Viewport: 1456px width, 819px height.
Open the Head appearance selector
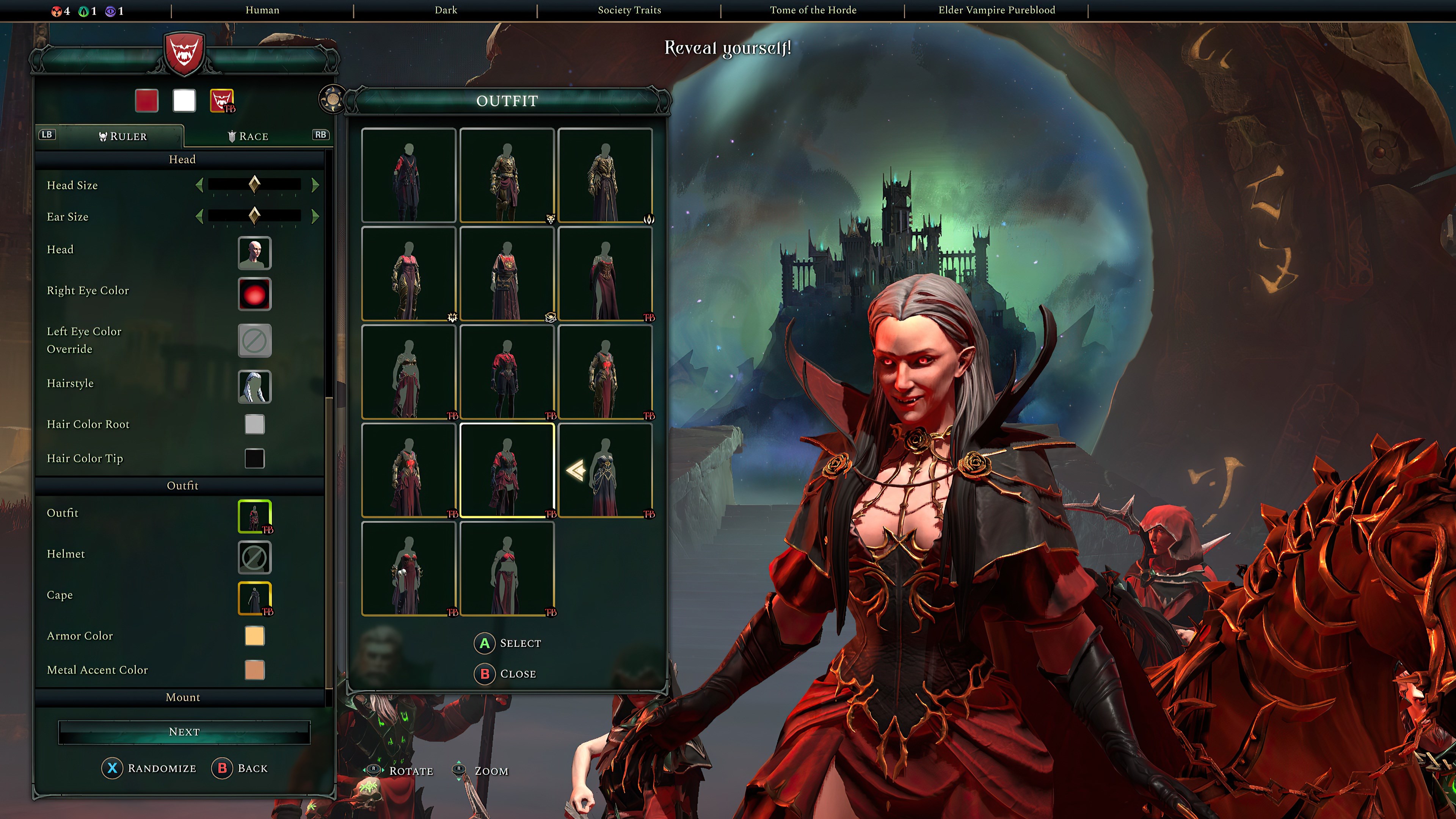(x=254, y=253)
